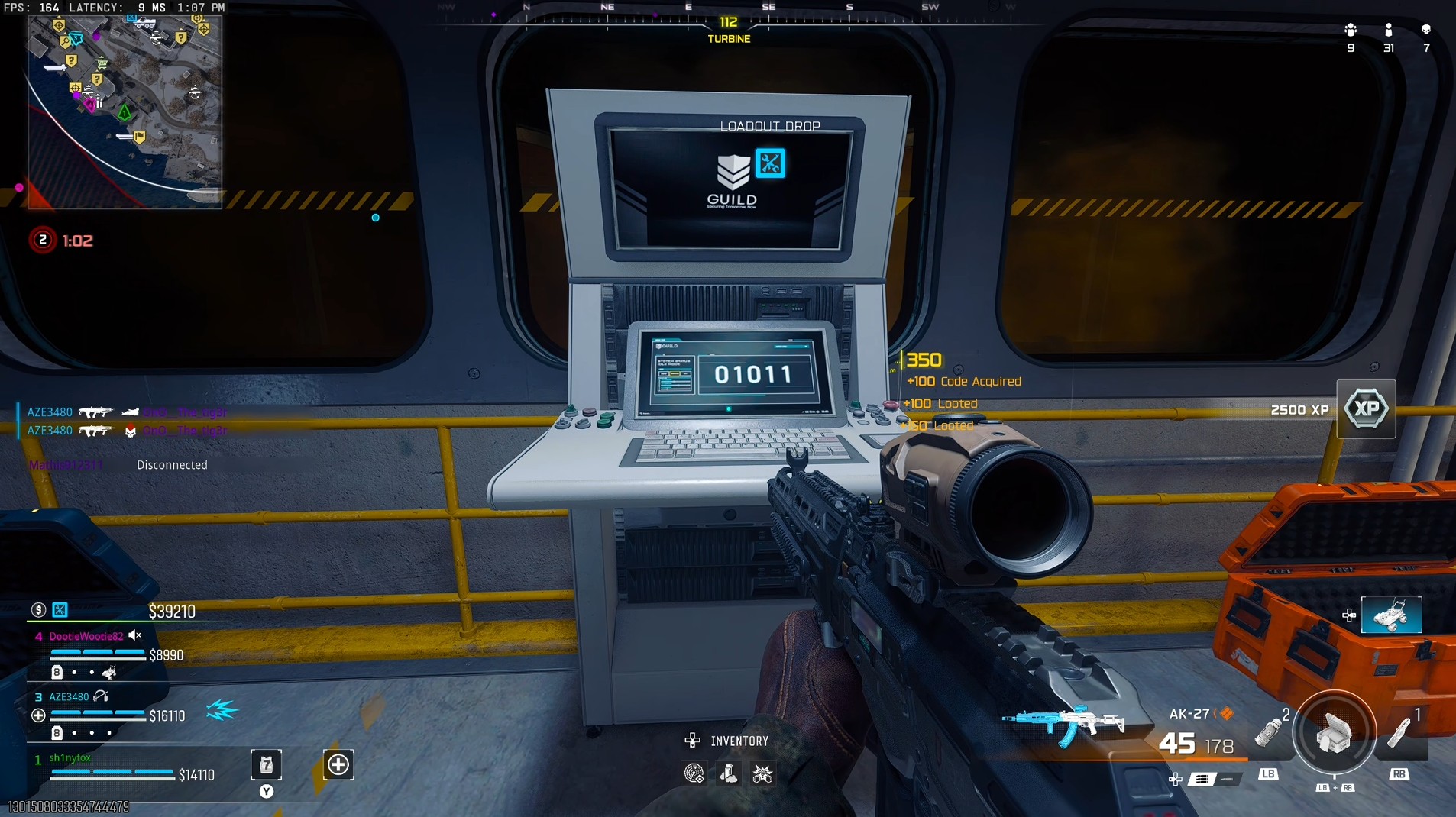This screenshot has width=1456, height=817.
Task: Select the UAV scan icon in Inventory
Action: 694,773
